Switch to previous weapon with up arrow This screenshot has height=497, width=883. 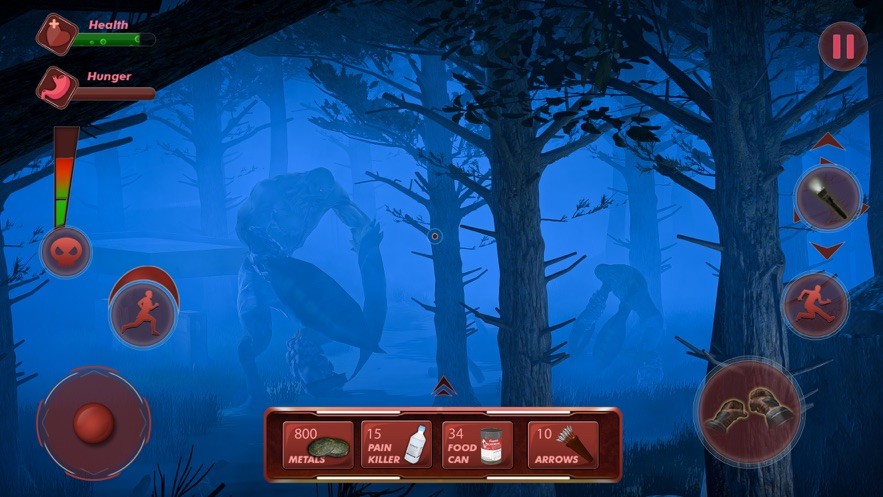(827, 143)
